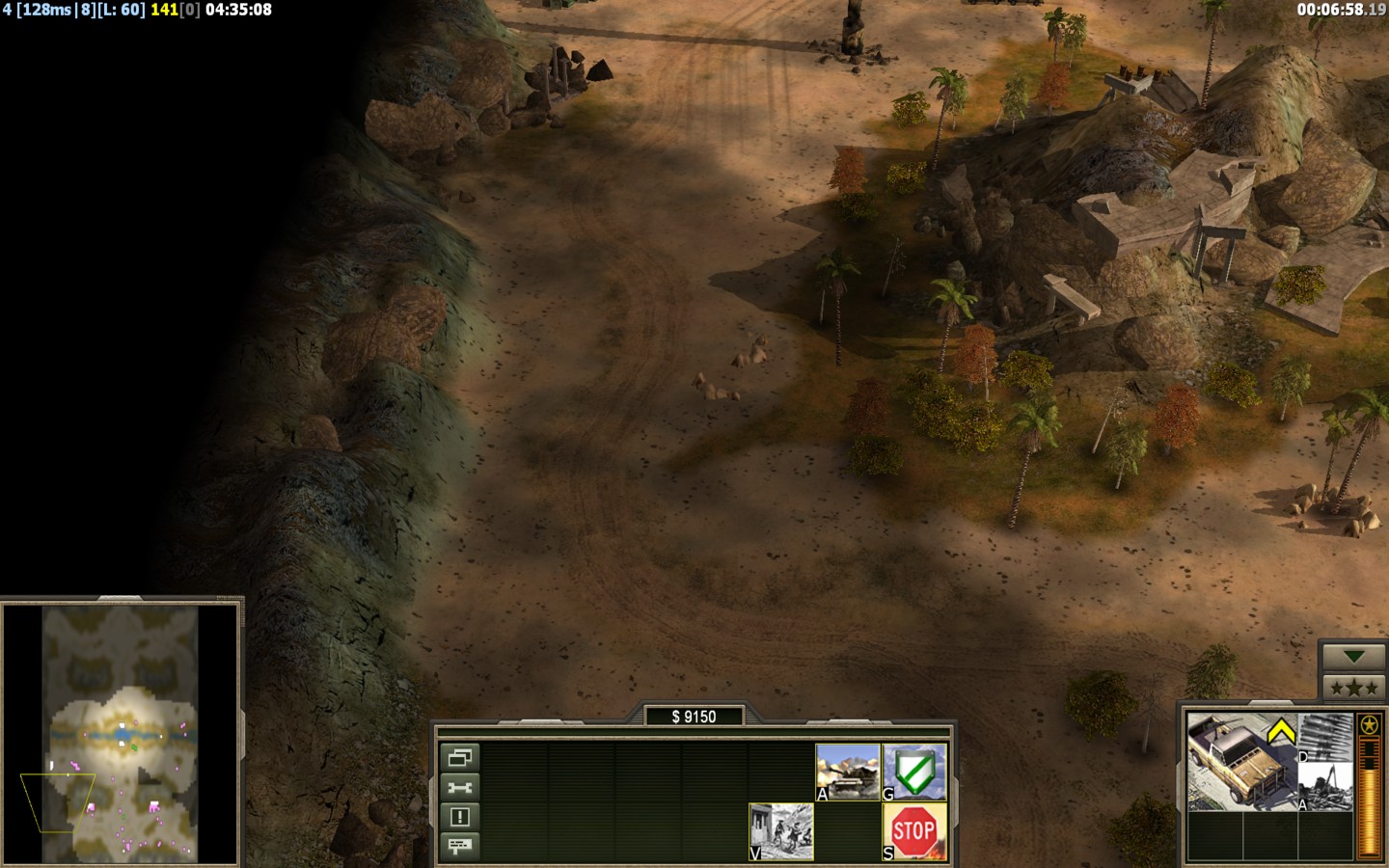Click the overlapping windows button
Screen dimensions: 1389x868
(x=460, y=758)
